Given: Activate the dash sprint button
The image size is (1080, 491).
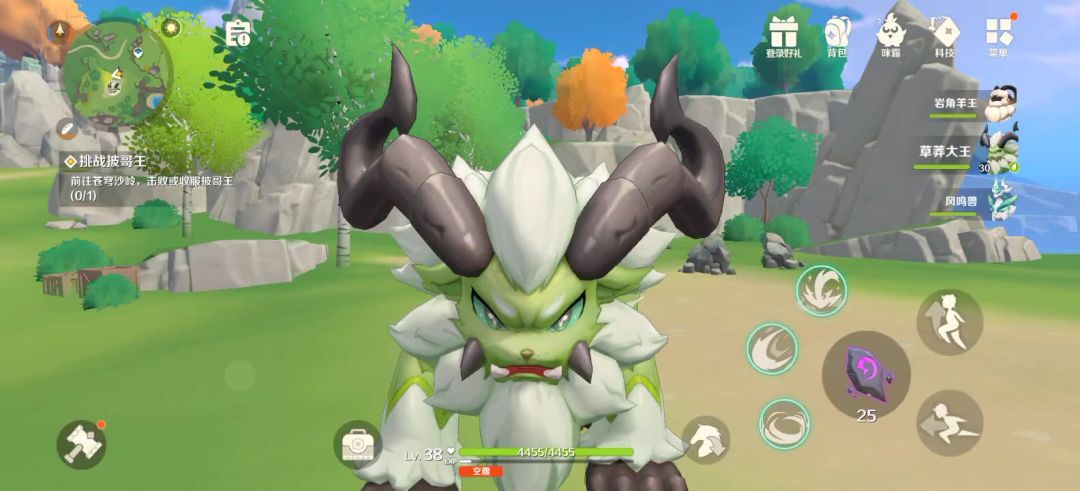Looking at the screenshot, I should [949, 422].
